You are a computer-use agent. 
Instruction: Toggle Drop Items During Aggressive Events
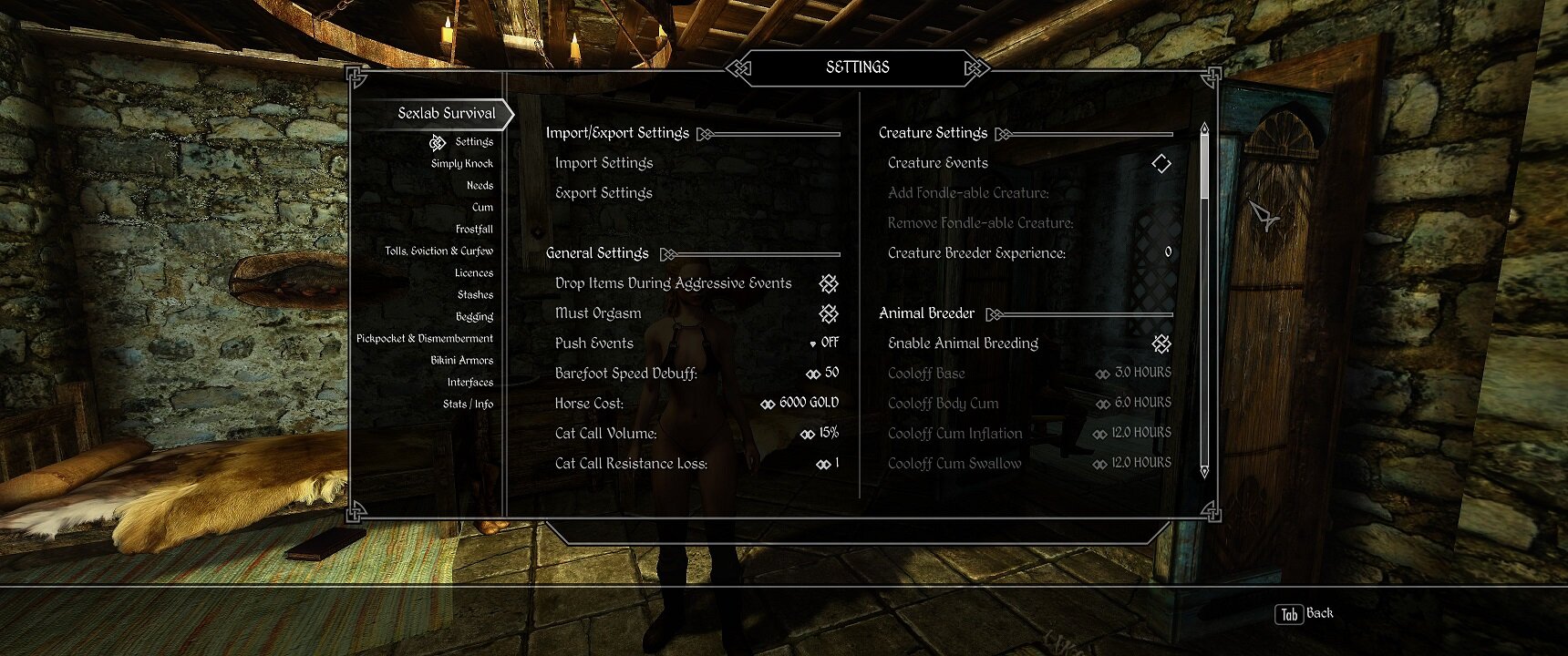(x=828, y=283)
